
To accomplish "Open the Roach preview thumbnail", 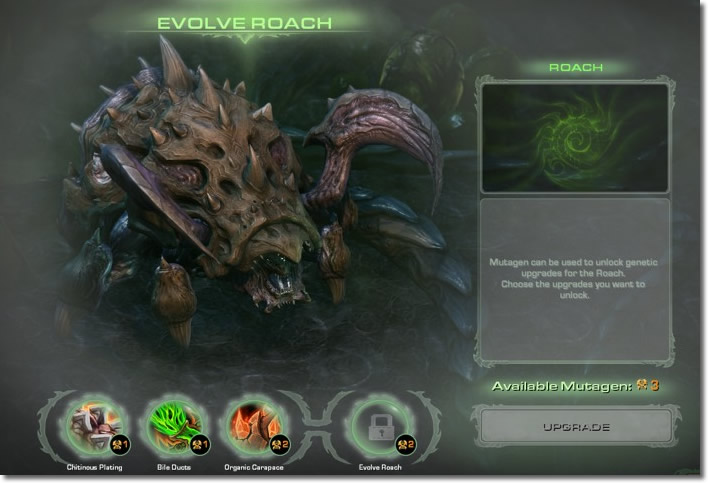I will tap(574, 138).
